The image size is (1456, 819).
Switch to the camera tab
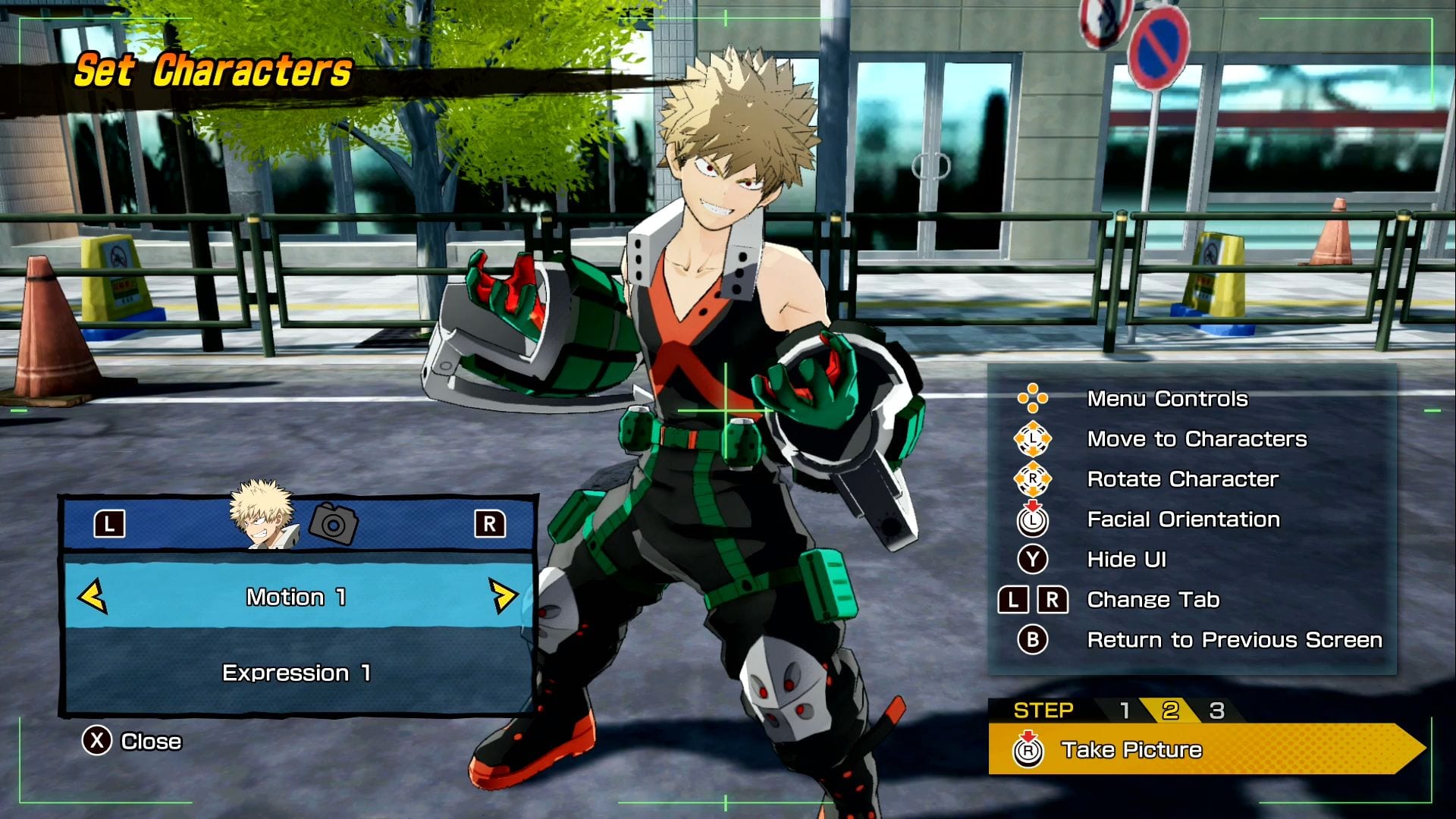pyautogui.click(x=334, y=523)
